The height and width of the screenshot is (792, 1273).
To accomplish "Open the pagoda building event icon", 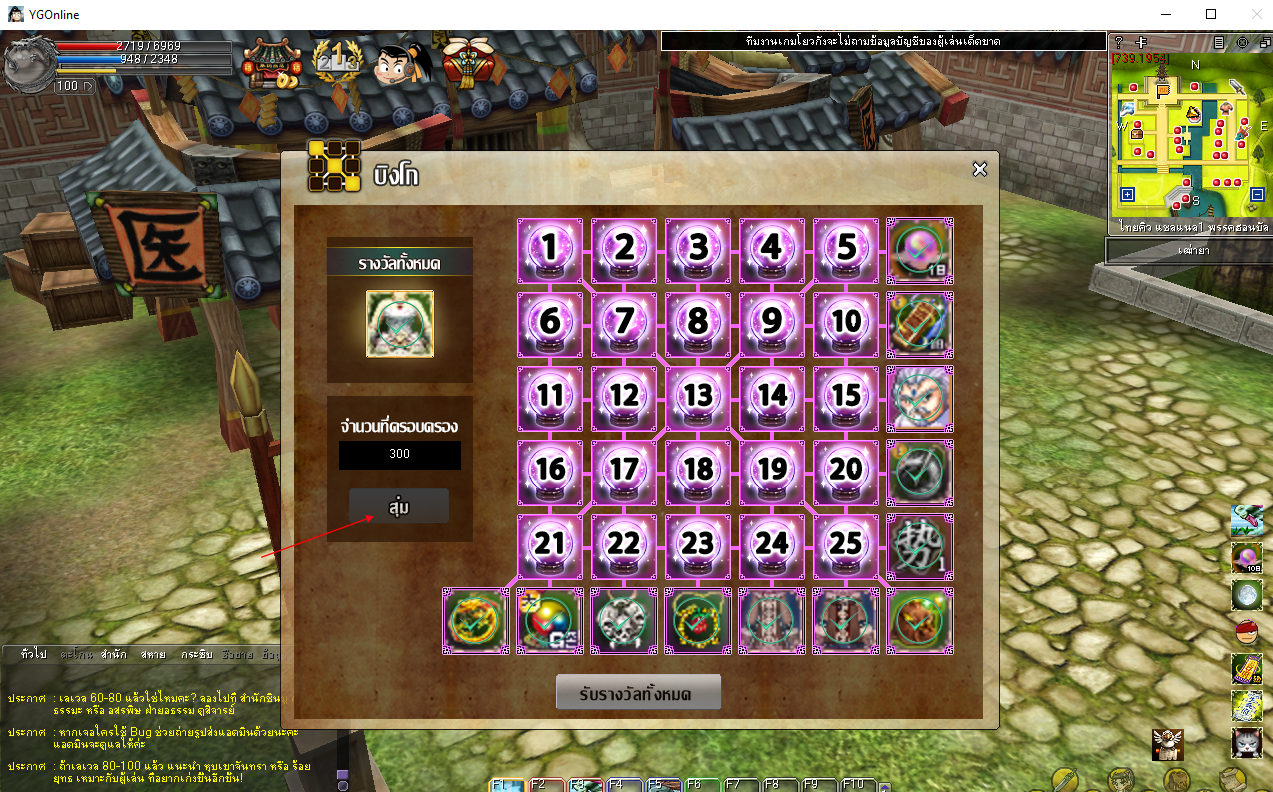I will [270, 63].
